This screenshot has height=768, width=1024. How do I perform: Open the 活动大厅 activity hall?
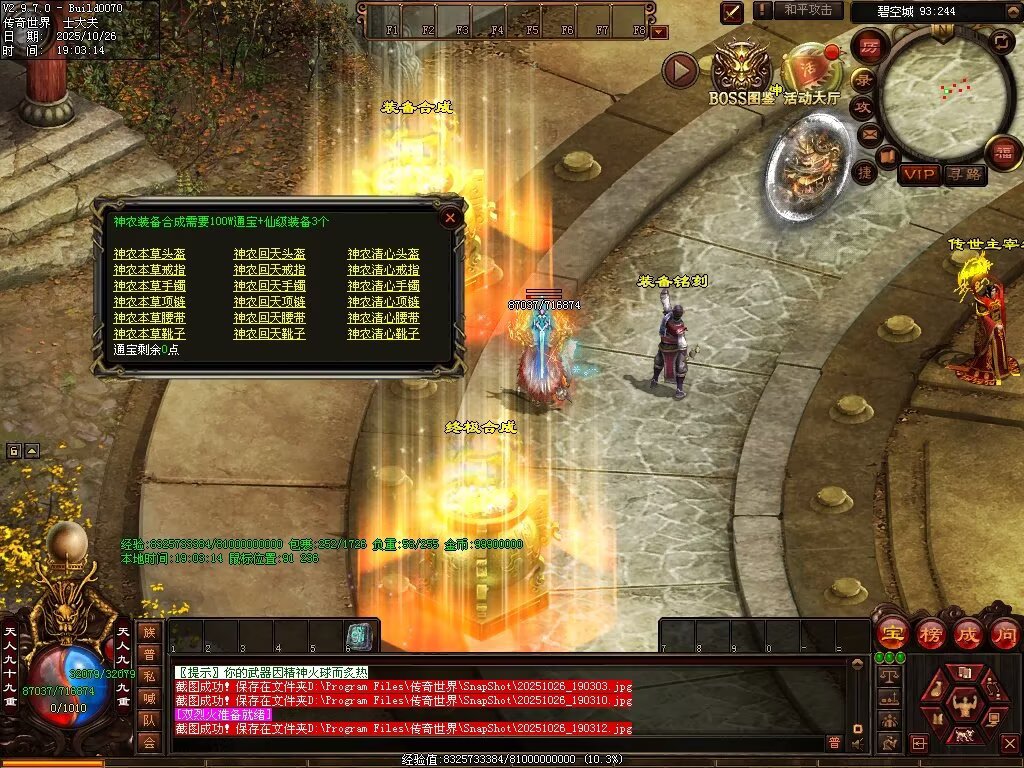coord(810,70)
